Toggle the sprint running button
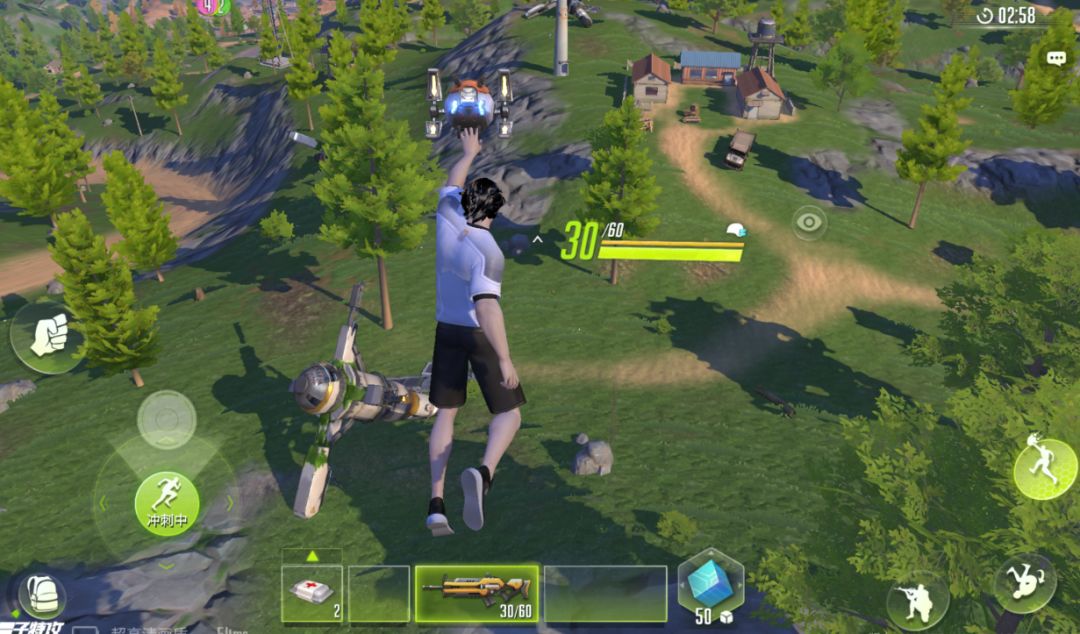Screen dimensions: 1080x634 166,502
